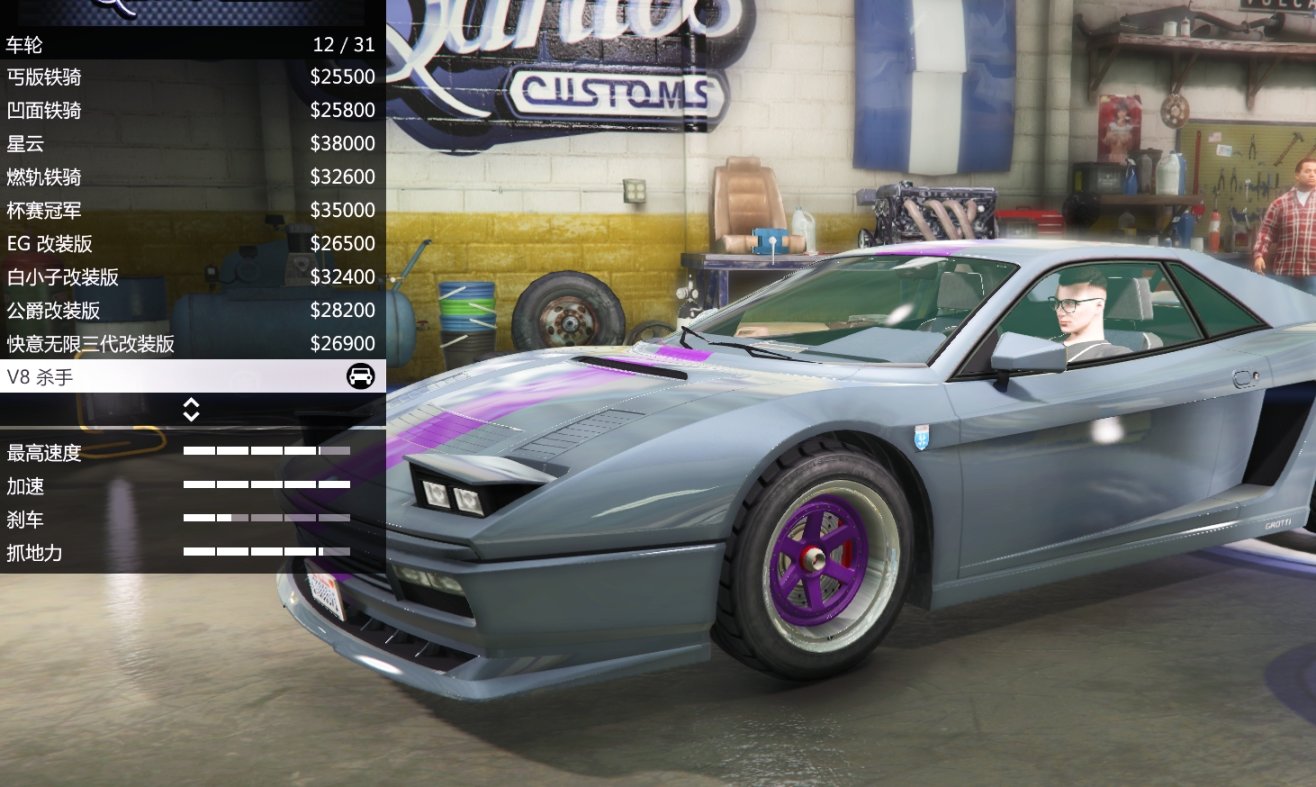Click the 加速 performance bar
1316x787 pixels.
point(265,486)
